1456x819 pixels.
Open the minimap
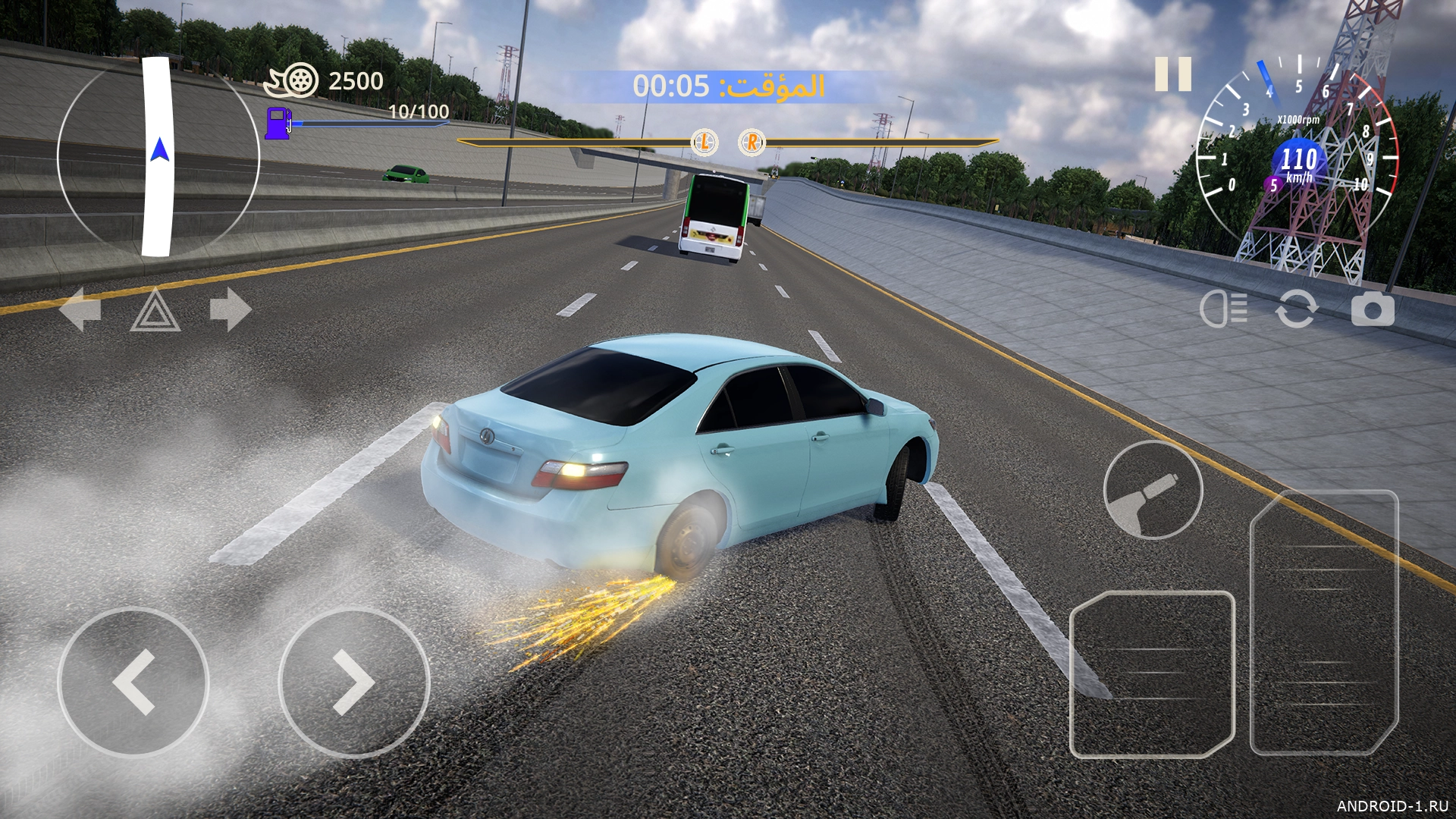(158, 157)
